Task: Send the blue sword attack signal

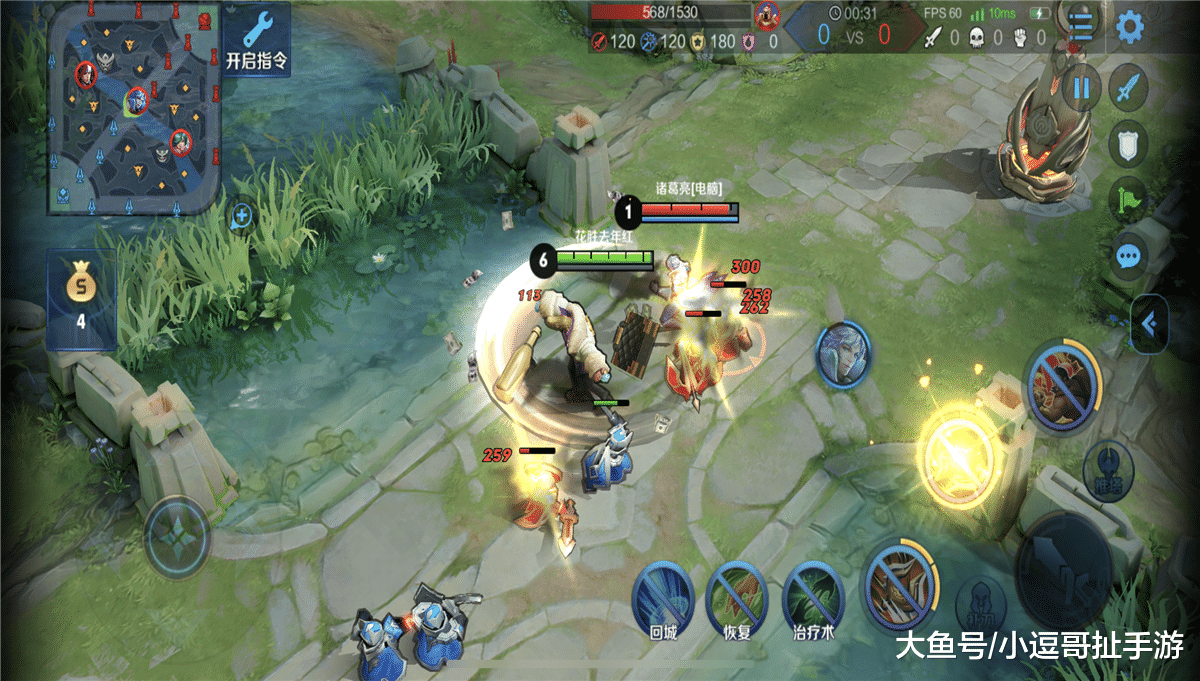Action: pos(1129,88)
